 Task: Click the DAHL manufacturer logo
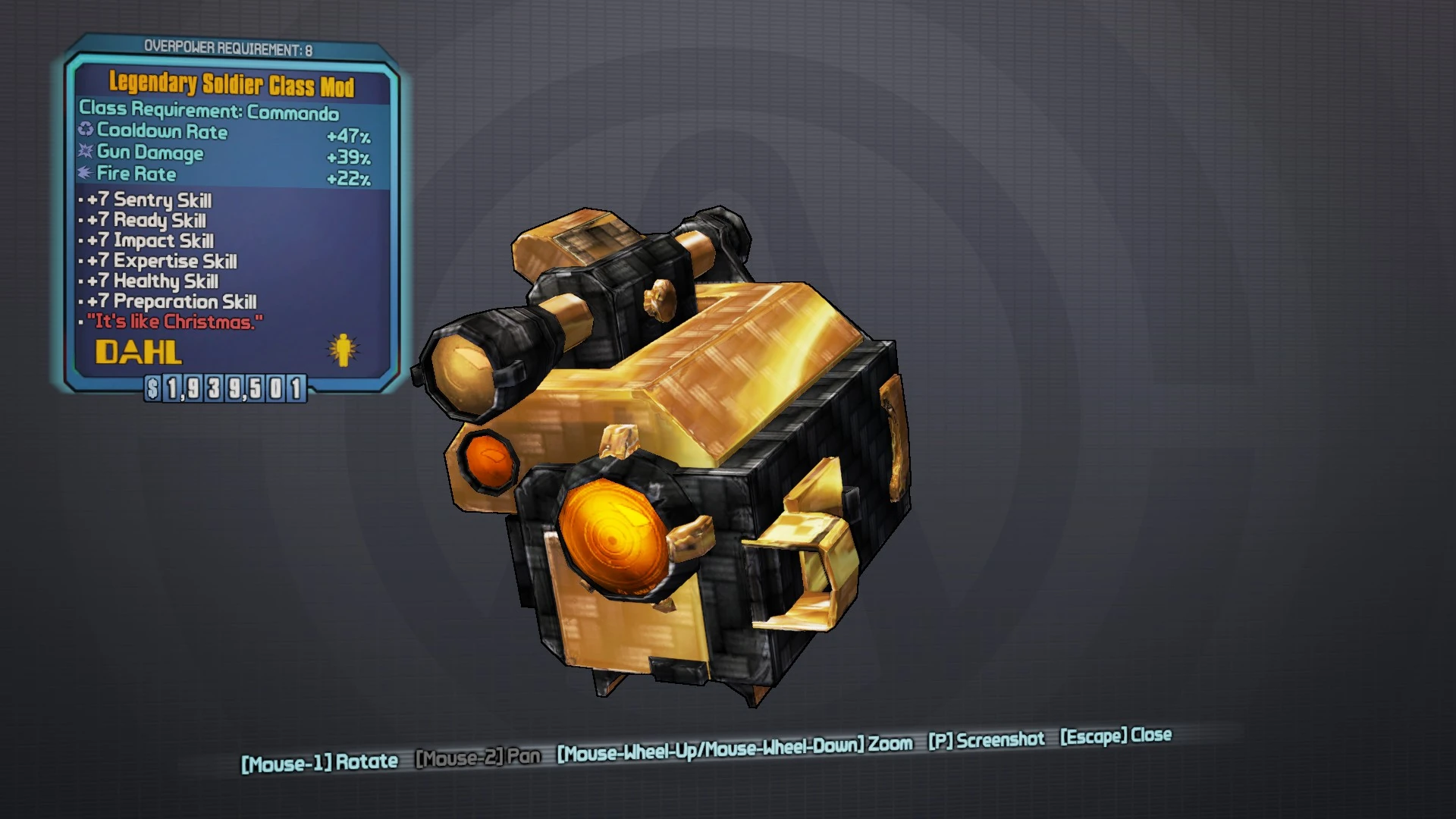coord(139,351)
